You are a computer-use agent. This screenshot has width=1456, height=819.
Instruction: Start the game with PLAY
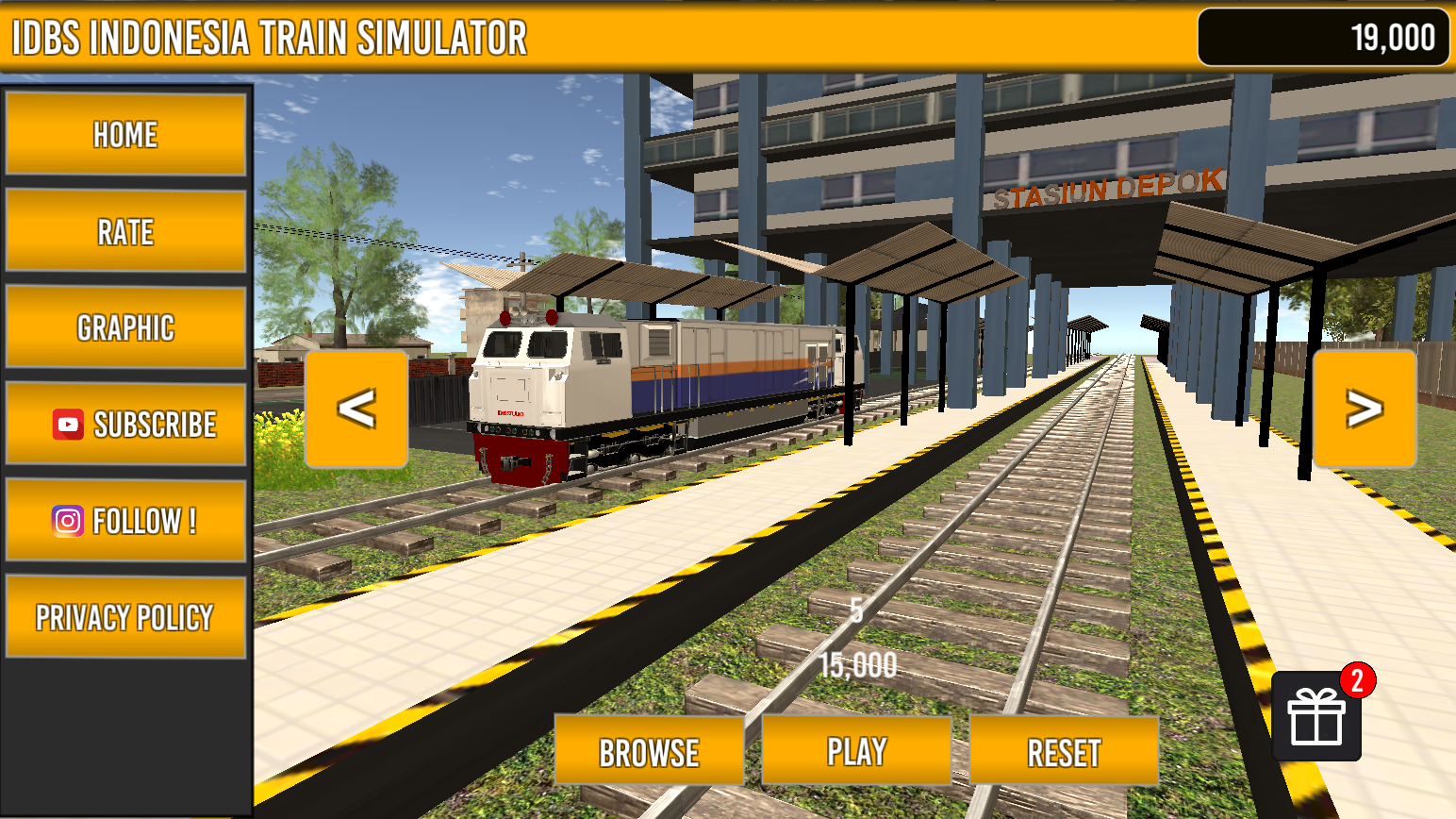click(x=856, y=751)
